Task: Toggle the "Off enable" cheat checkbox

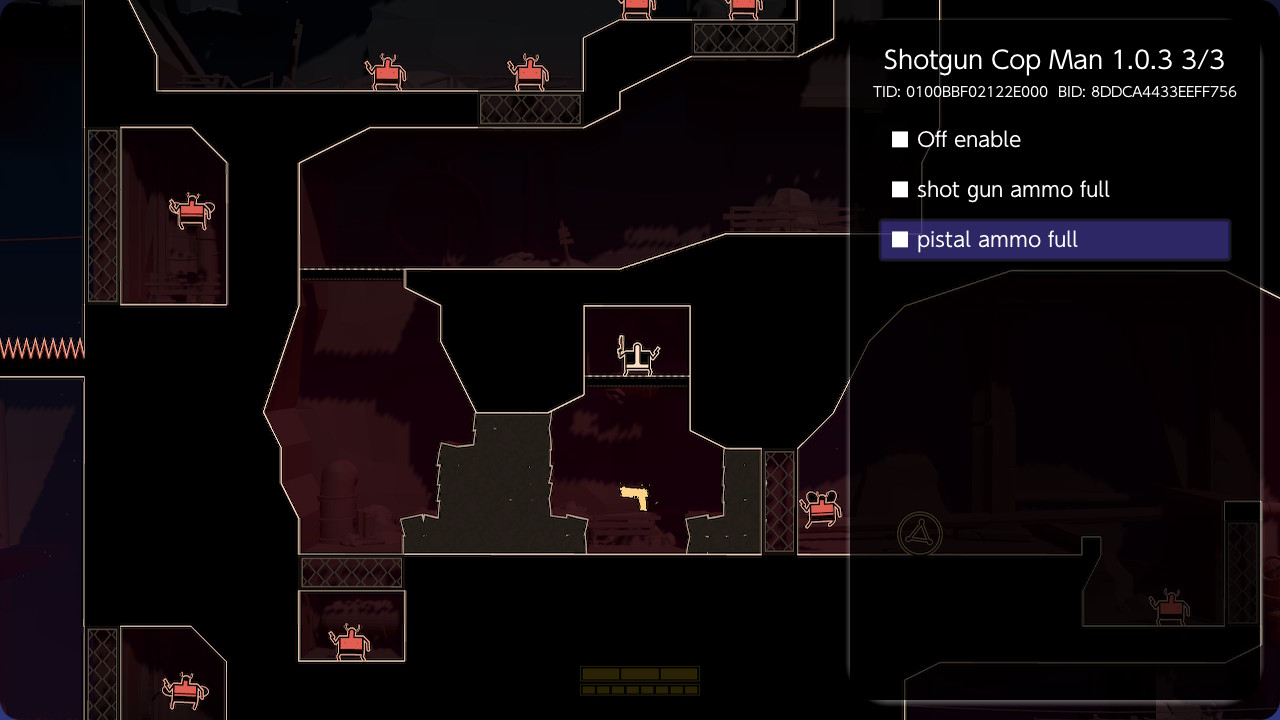Action: coord(900,140)
